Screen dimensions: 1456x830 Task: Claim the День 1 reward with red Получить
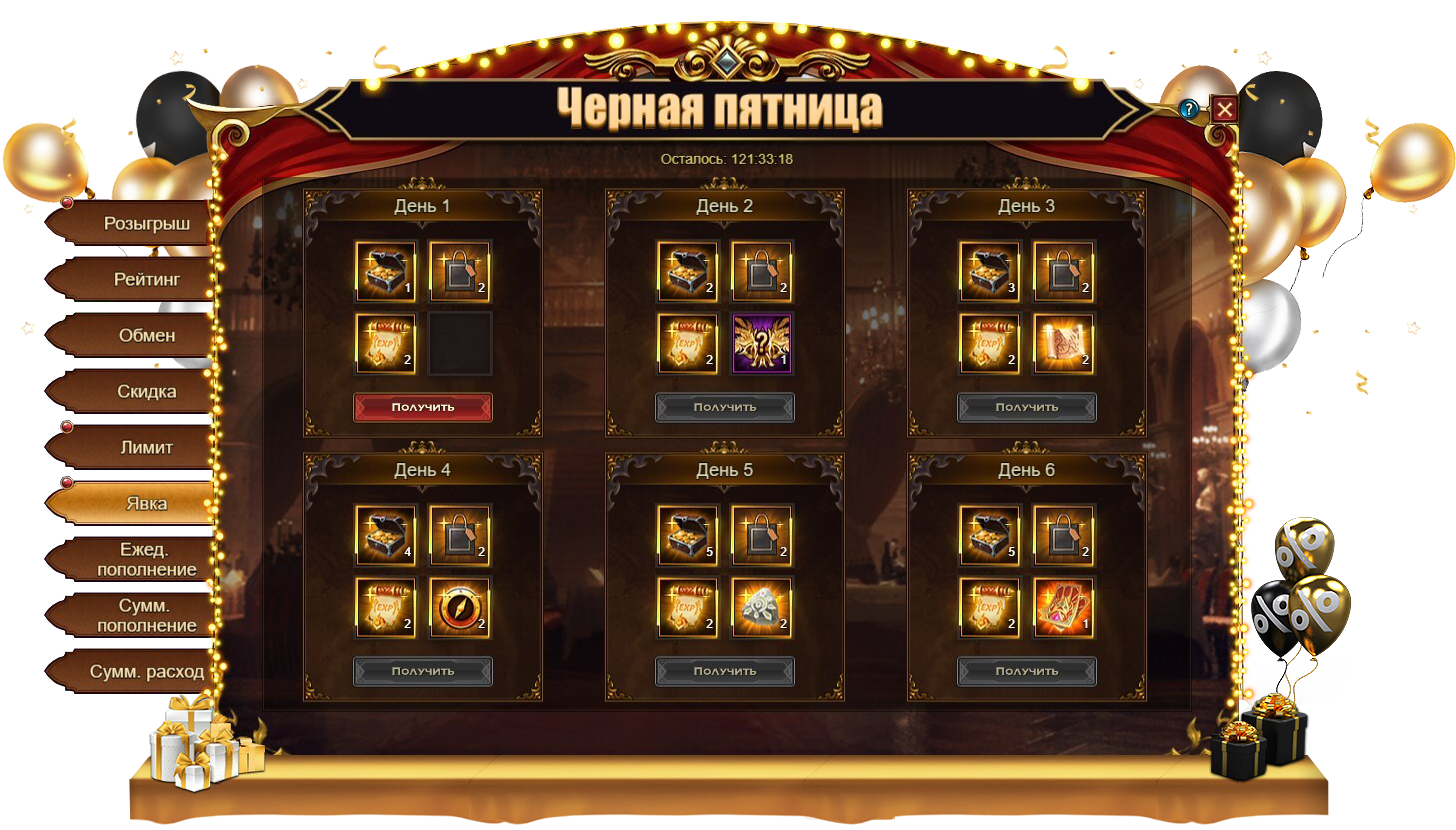coord(423,407)
